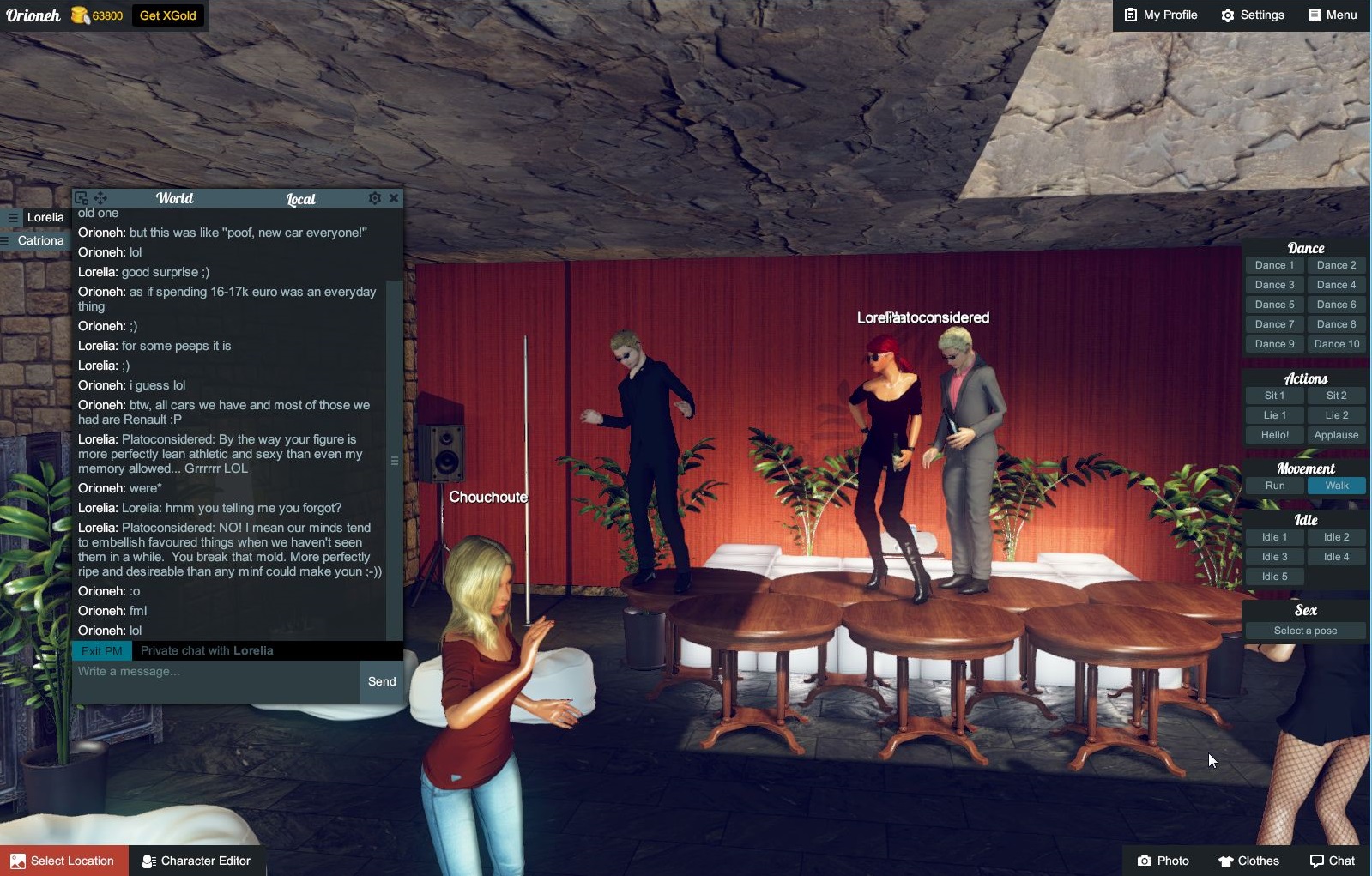This screenshot has width=1372, height=876.
Task: Exit the private chat with Lorelia
Action: (x=100, y=650)
